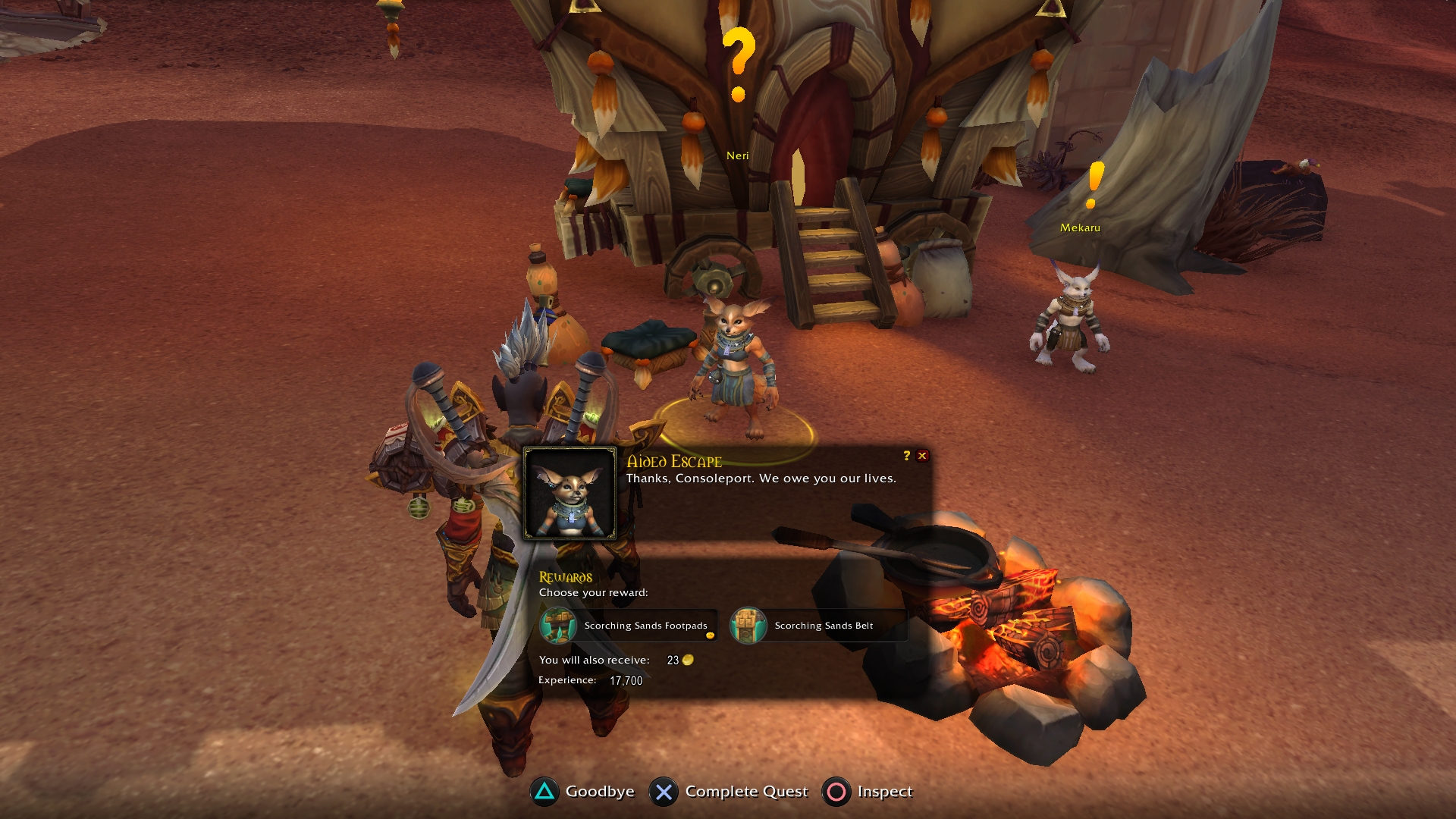Viewport: 1456px width, 819px height.
Task: Choose the Scorching Sands Footpads reward
Action: tap(627, 626)
